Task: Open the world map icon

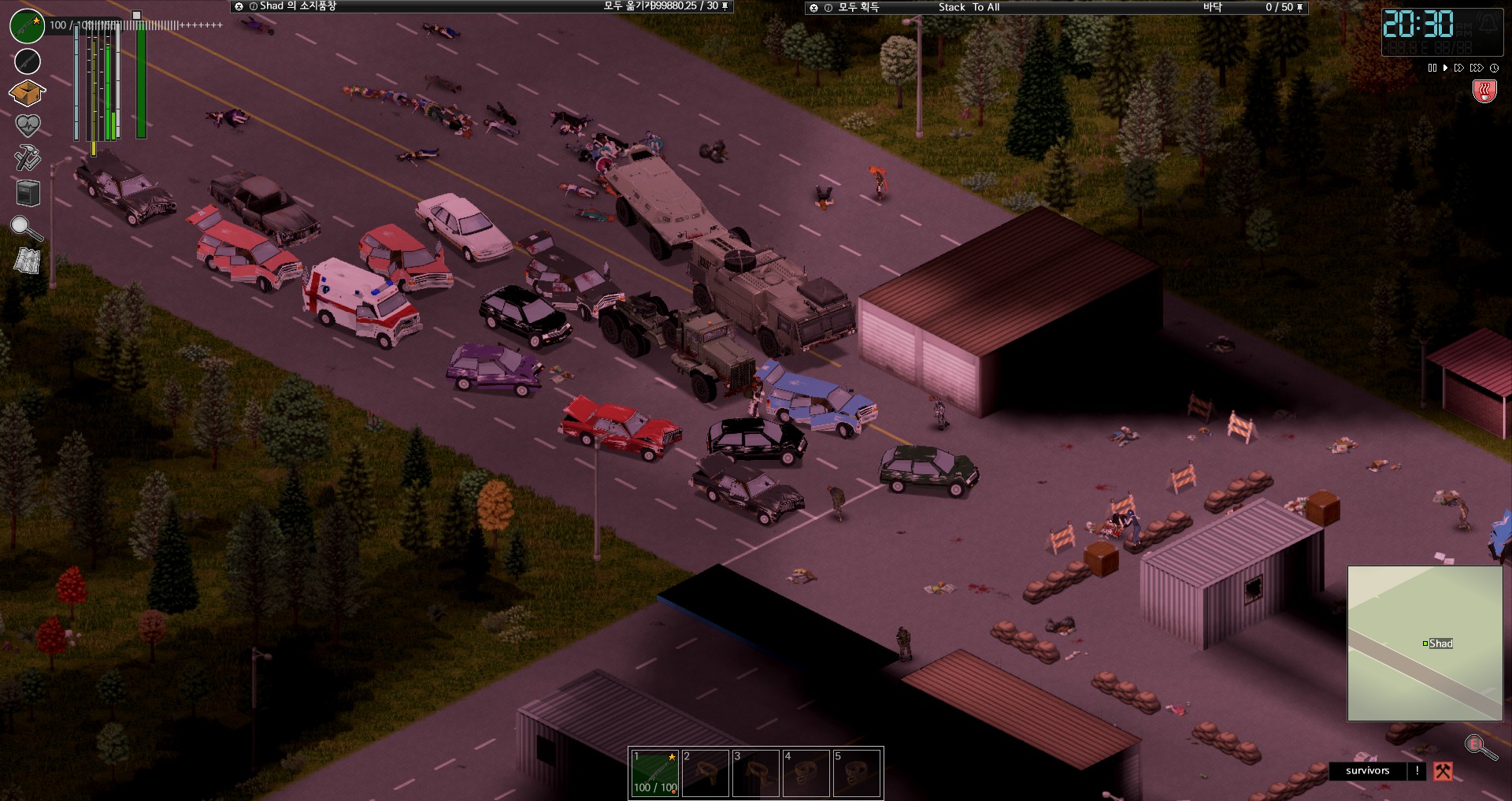Action: tap(28, 261)
